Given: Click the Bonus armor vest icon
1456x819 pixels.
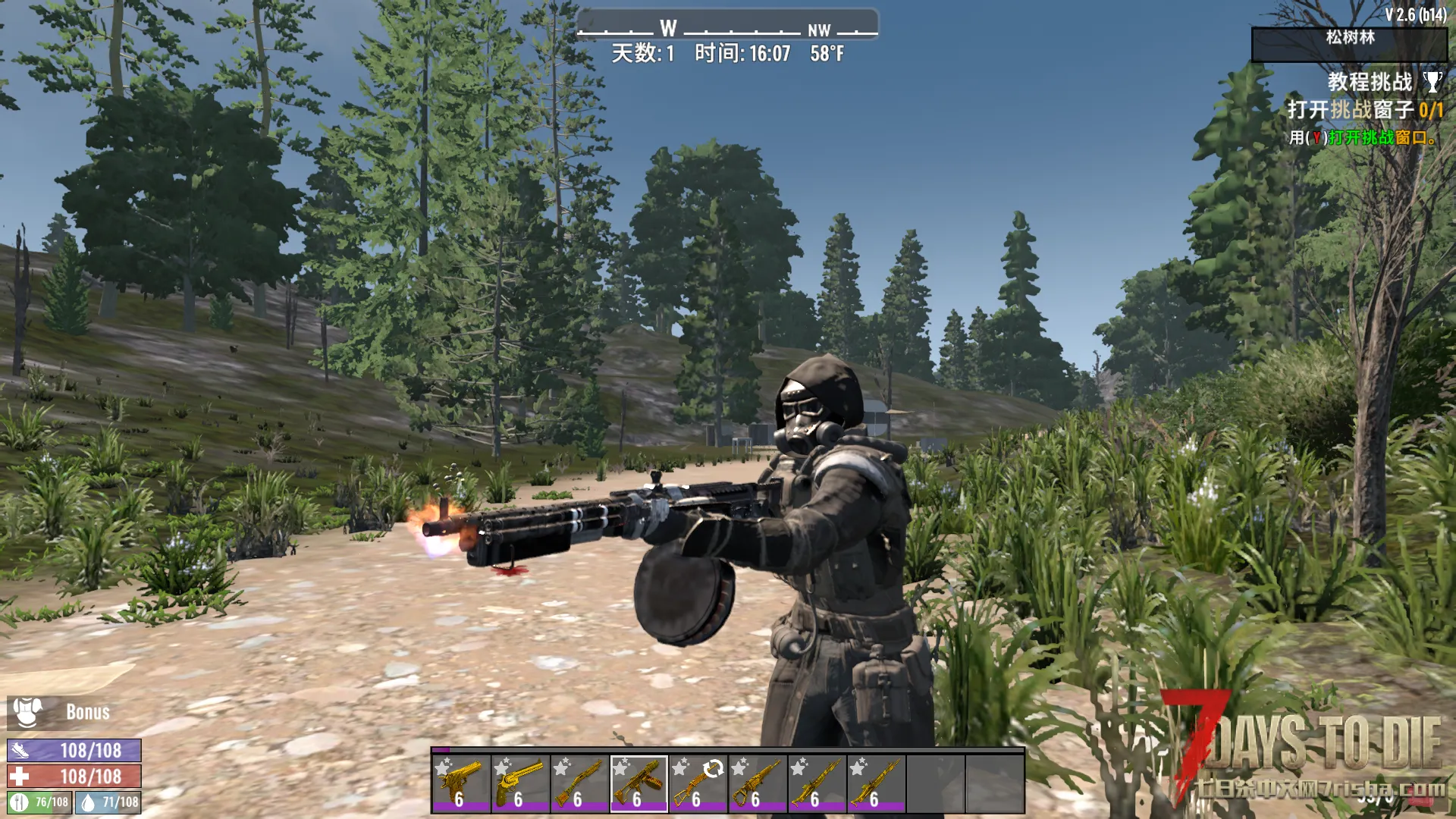Looking at the screenshot, I should tap(28, 712).
